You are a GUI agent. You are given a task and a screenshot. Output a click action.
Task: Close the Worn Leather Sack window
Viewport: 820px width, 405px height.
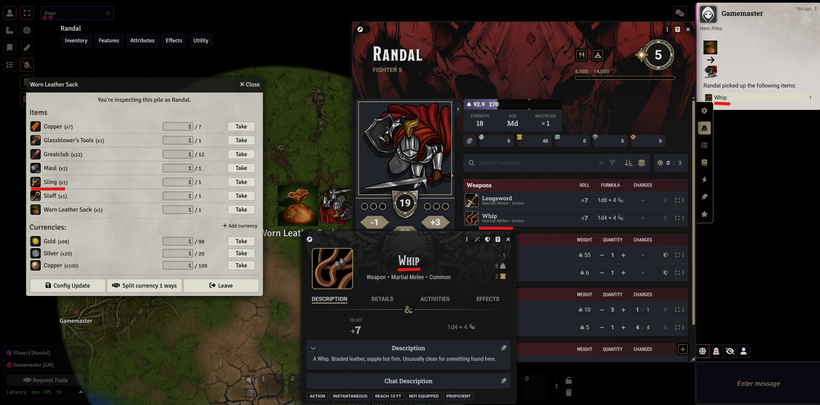tap(249, 85)
